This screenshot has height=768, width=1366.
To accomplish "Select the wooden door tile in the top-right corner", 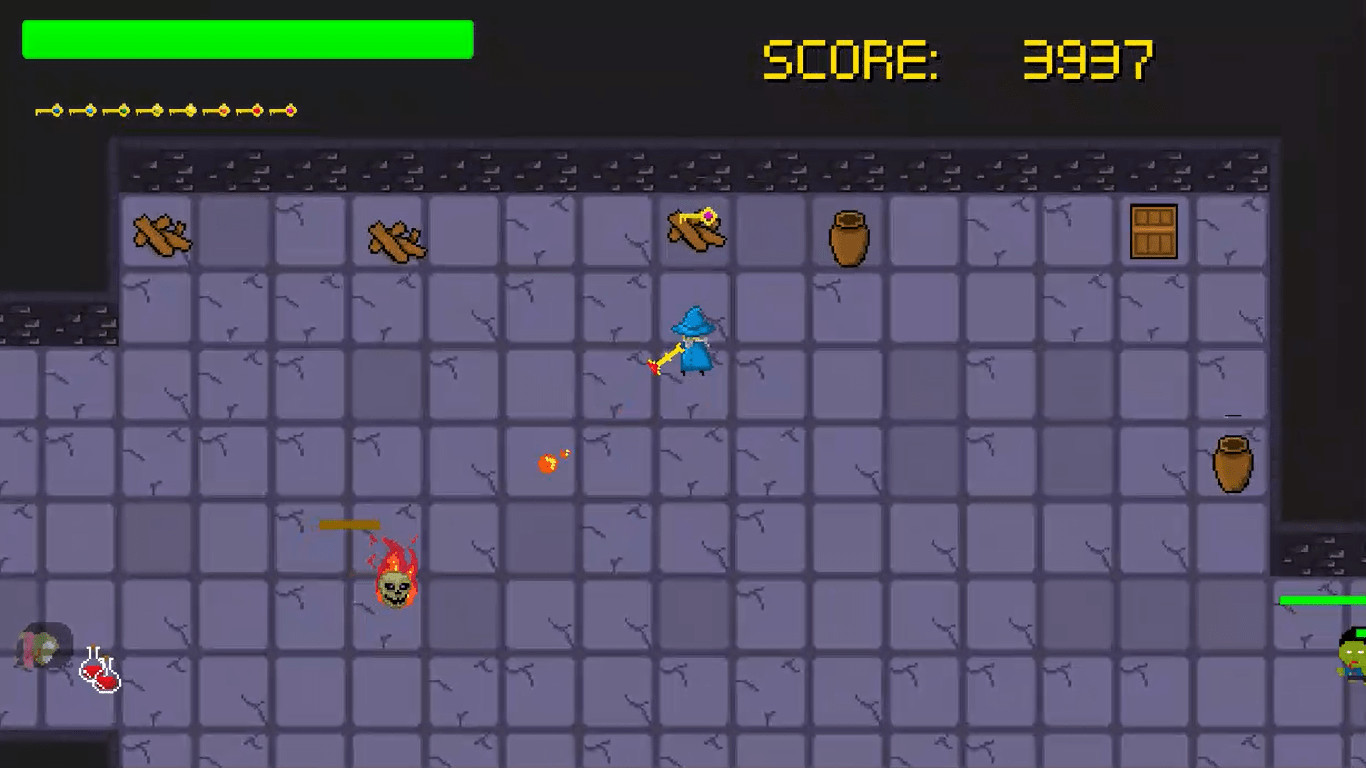I will pyautogui.click(x=1153, y=232).
